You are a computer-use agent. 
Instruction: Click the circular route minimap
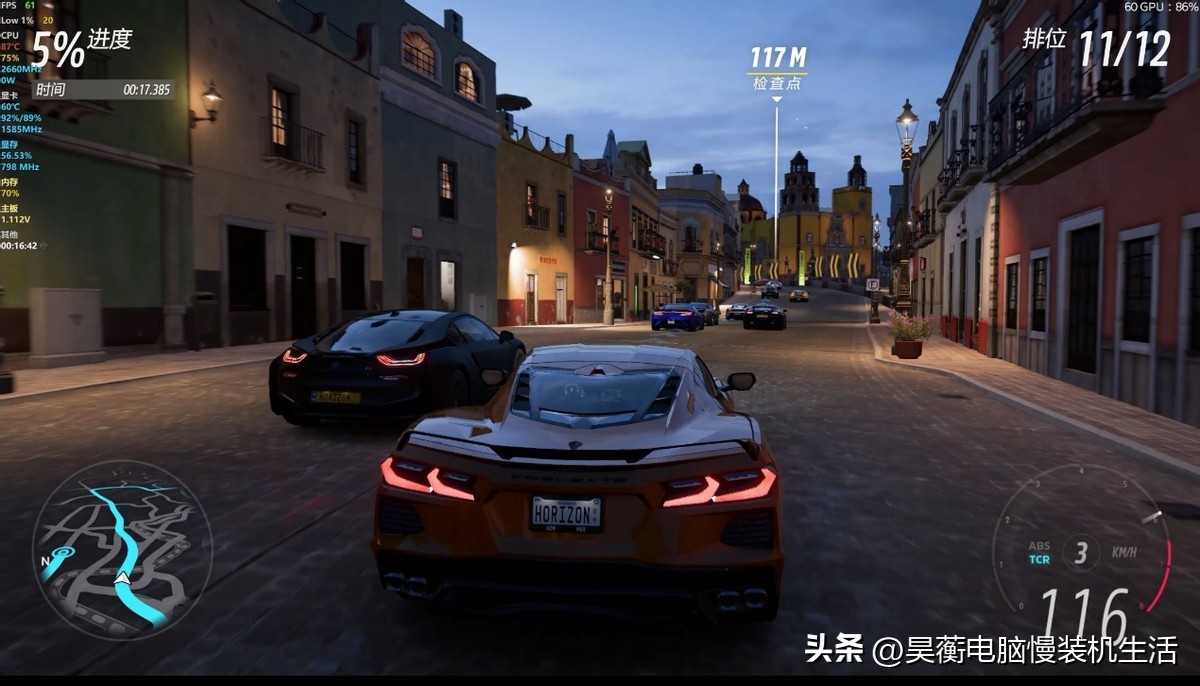click(122, 549)
